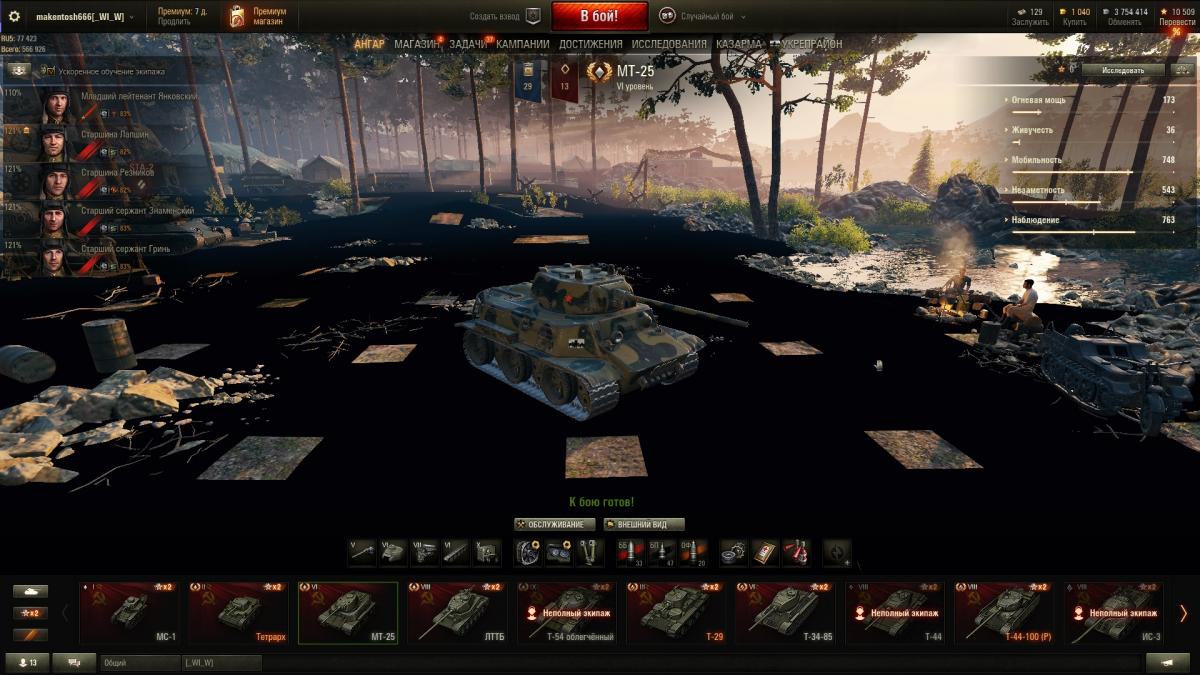The width and height of the screenshot is (1200, 675).
Task: Select the ЛТТБ tank
Action: click(457, 612)
